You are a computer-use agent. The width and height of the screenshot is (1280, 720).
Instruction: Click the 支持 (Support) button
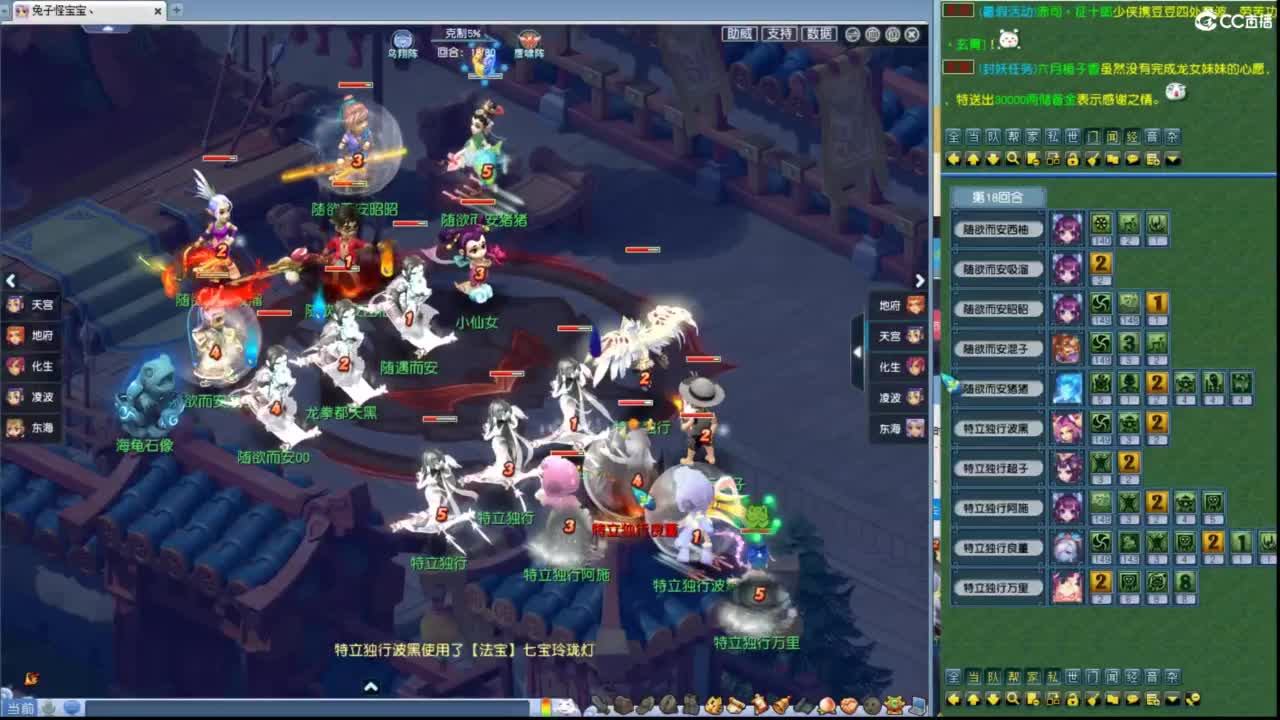click(x=779, y=33)
